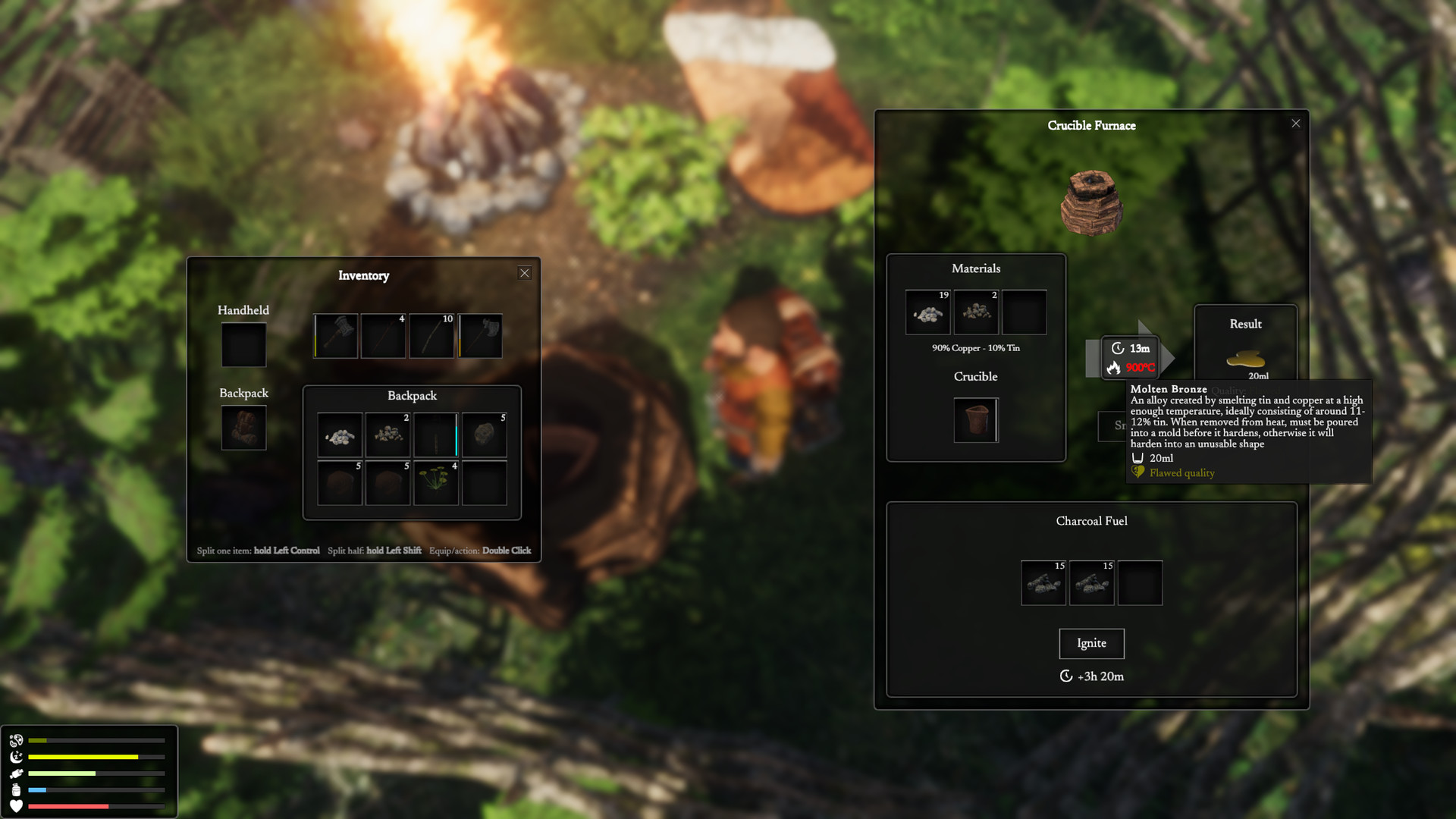Select the crucible in the Crucible slot
The width and height of the screenshot is (1456, 819).
[975, 420]
